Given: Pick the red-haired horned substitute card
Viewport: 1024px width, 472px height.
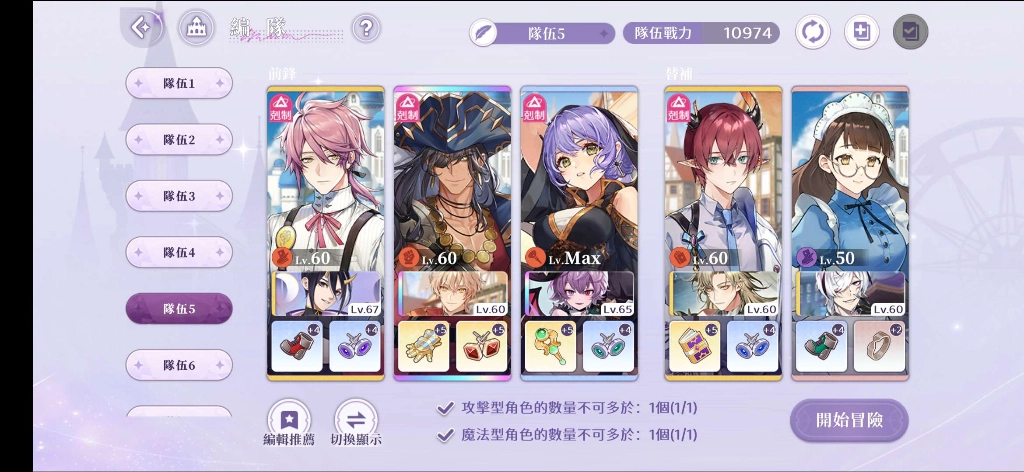Looking at the screenshot, I should (x=723, y=180).
